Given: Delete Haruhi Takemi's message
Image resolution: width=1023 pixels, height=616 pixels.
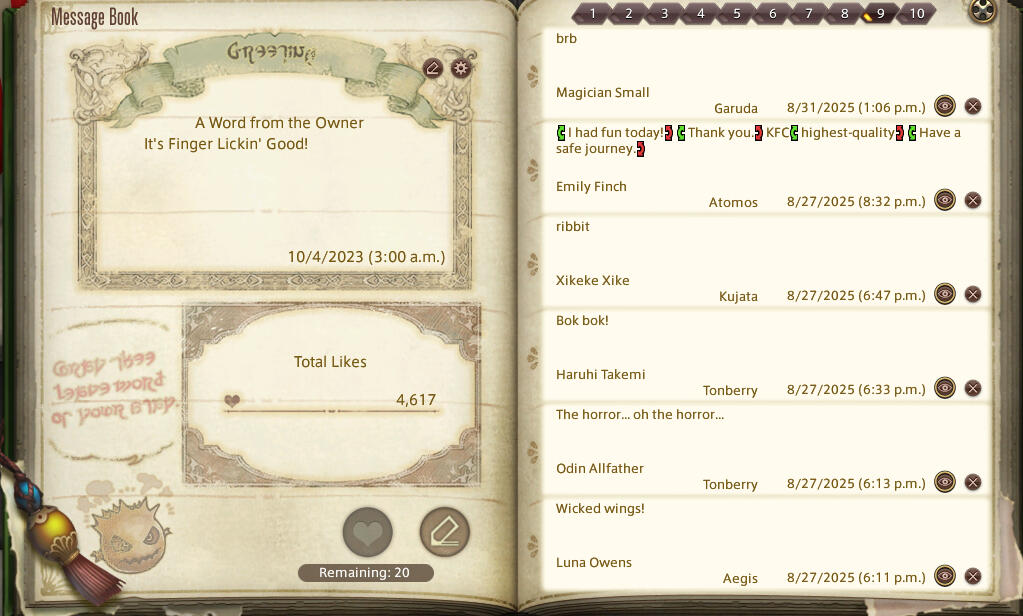Looking at the screenshot, I should click(973, 388).
